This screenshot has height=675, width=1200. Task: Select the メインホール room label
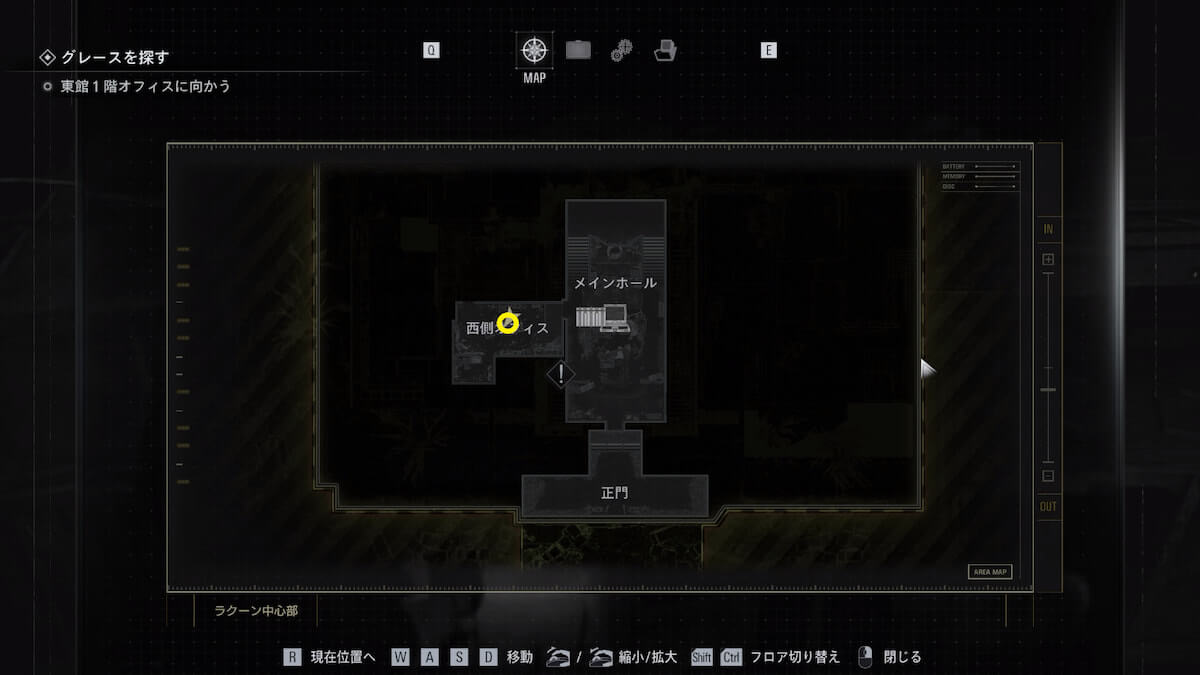pyautogui.click(x=615, y=283)
